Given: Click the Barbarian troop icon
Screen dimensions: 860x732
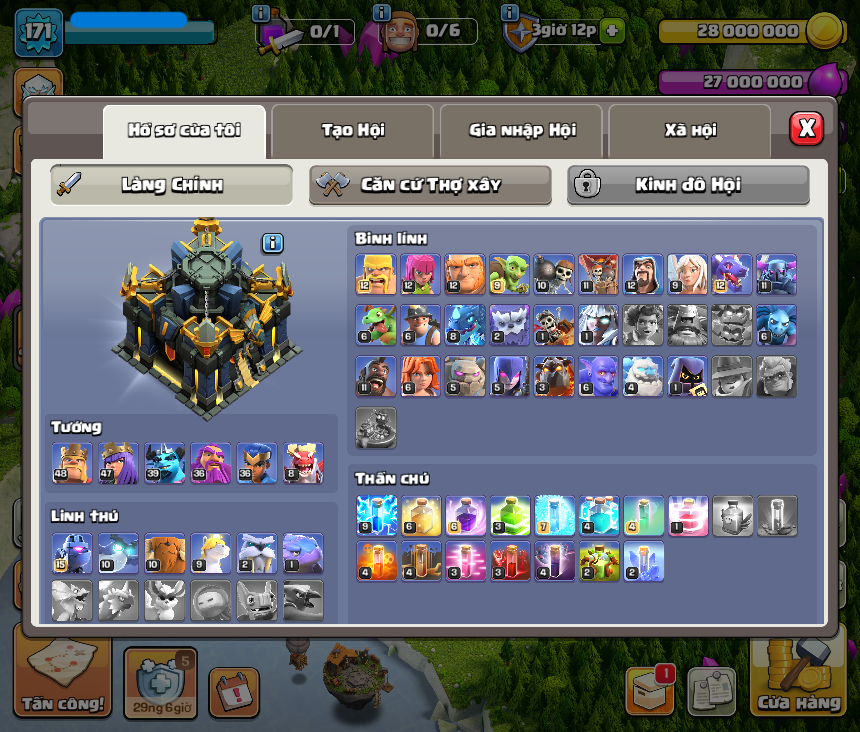Looking at the screenshot, I should coord(375,274).
